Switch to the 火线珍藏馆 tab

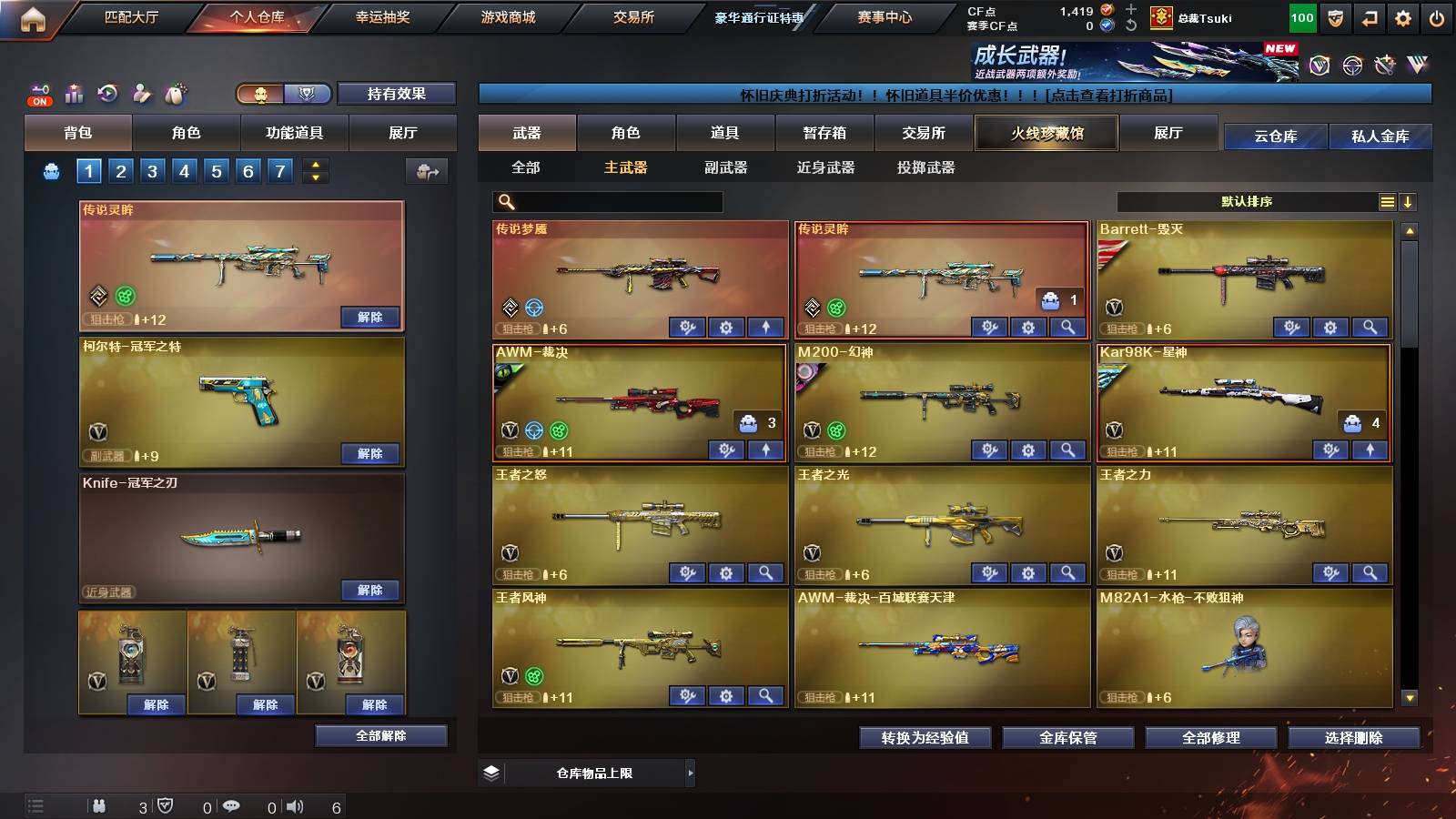[1046, 133]
